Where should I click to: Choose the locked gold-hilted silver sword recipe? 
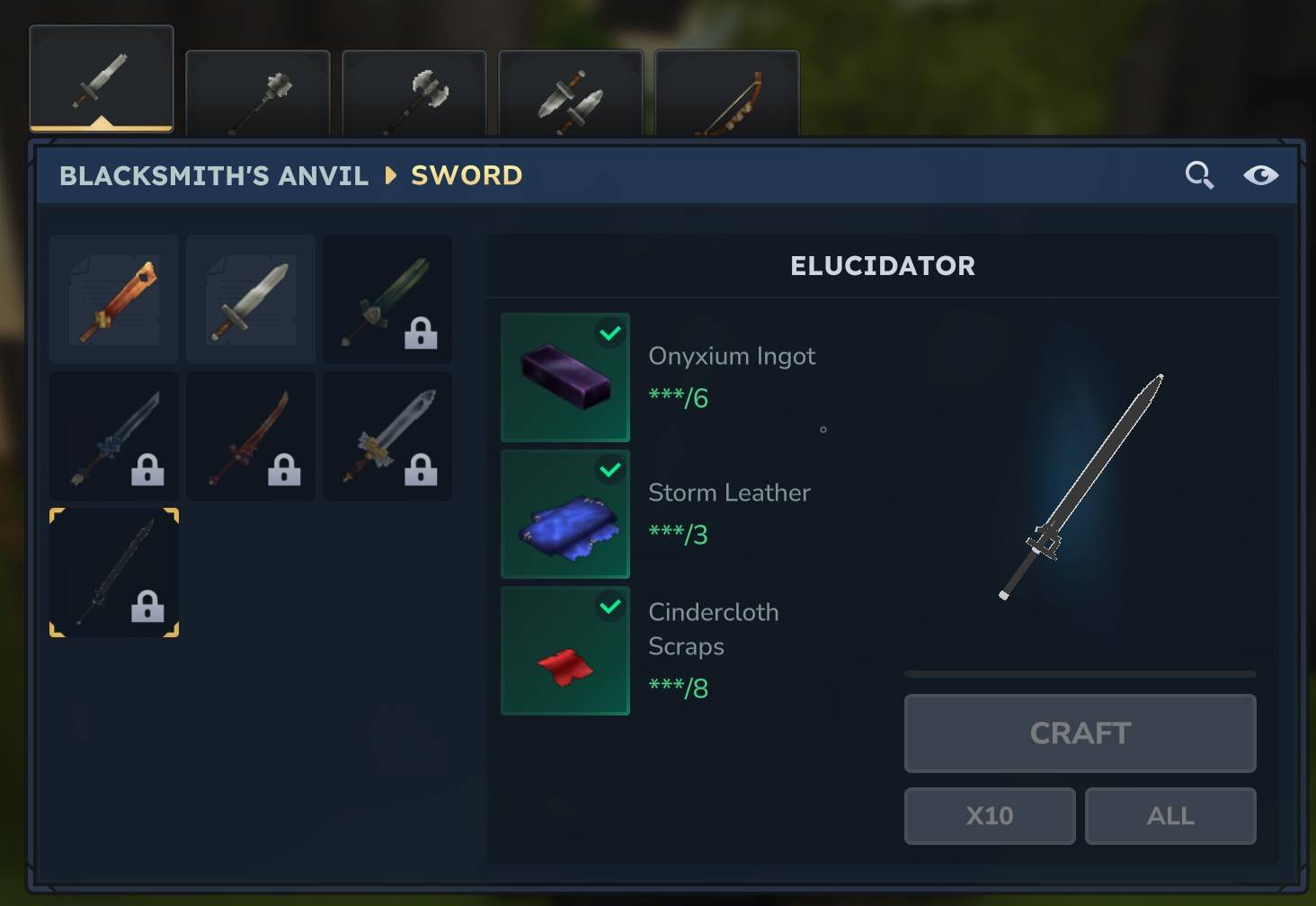point(387,436)
